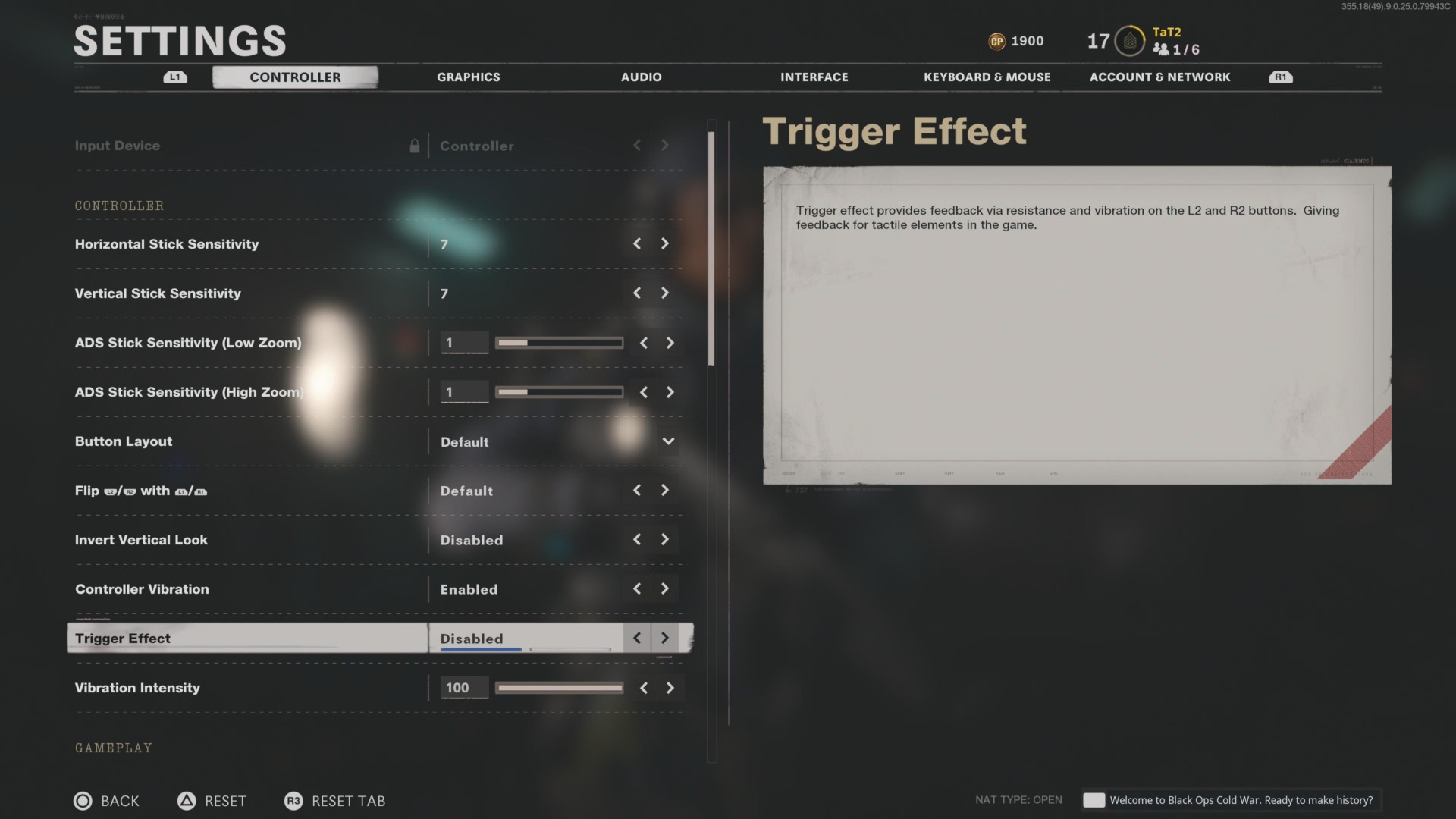
Task: Disable Controller Vibration using the left arrow
Action: tap(637, 588)
